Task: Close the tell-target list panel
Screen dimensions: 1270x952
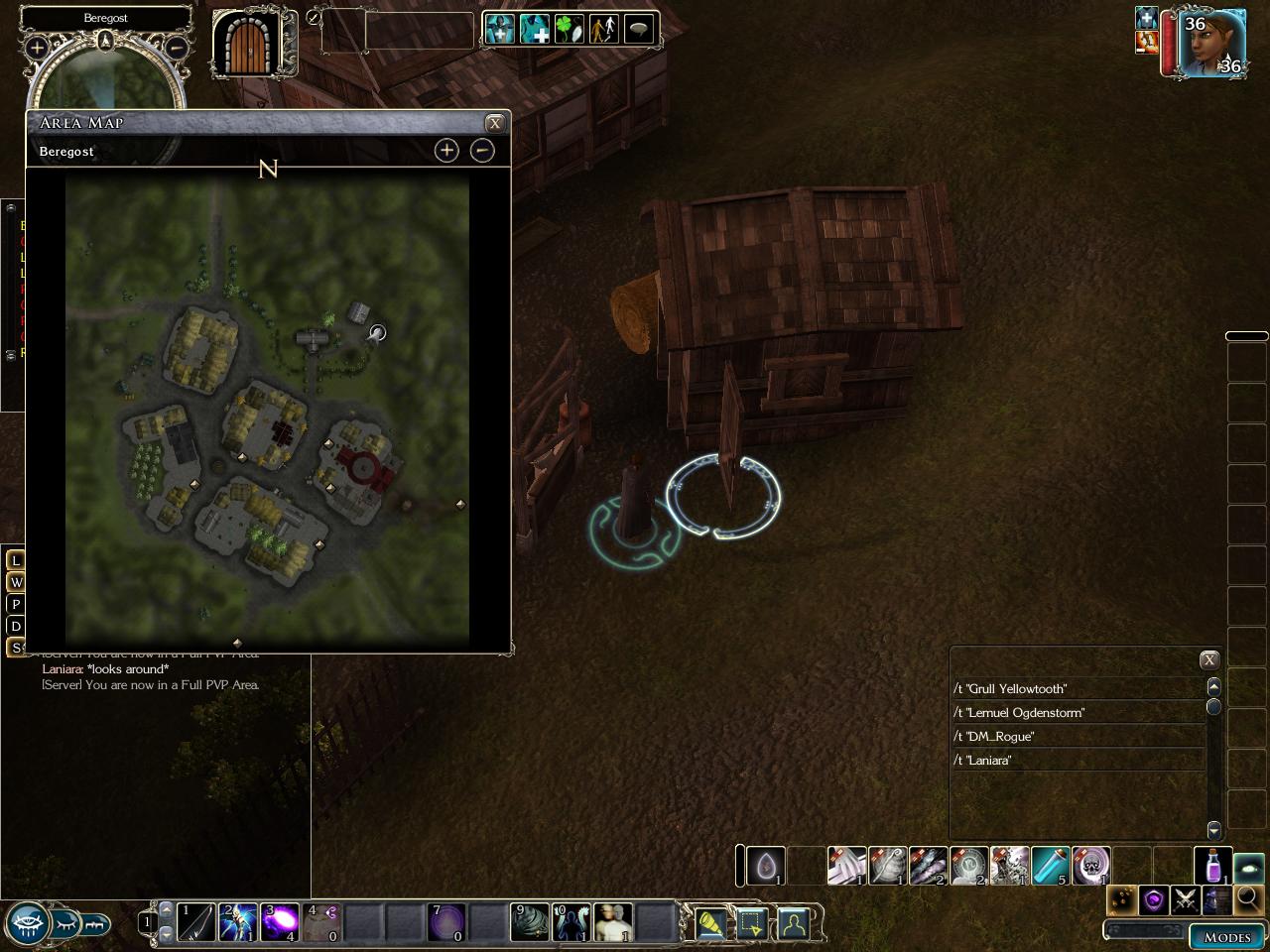Action: [1208, 659]
